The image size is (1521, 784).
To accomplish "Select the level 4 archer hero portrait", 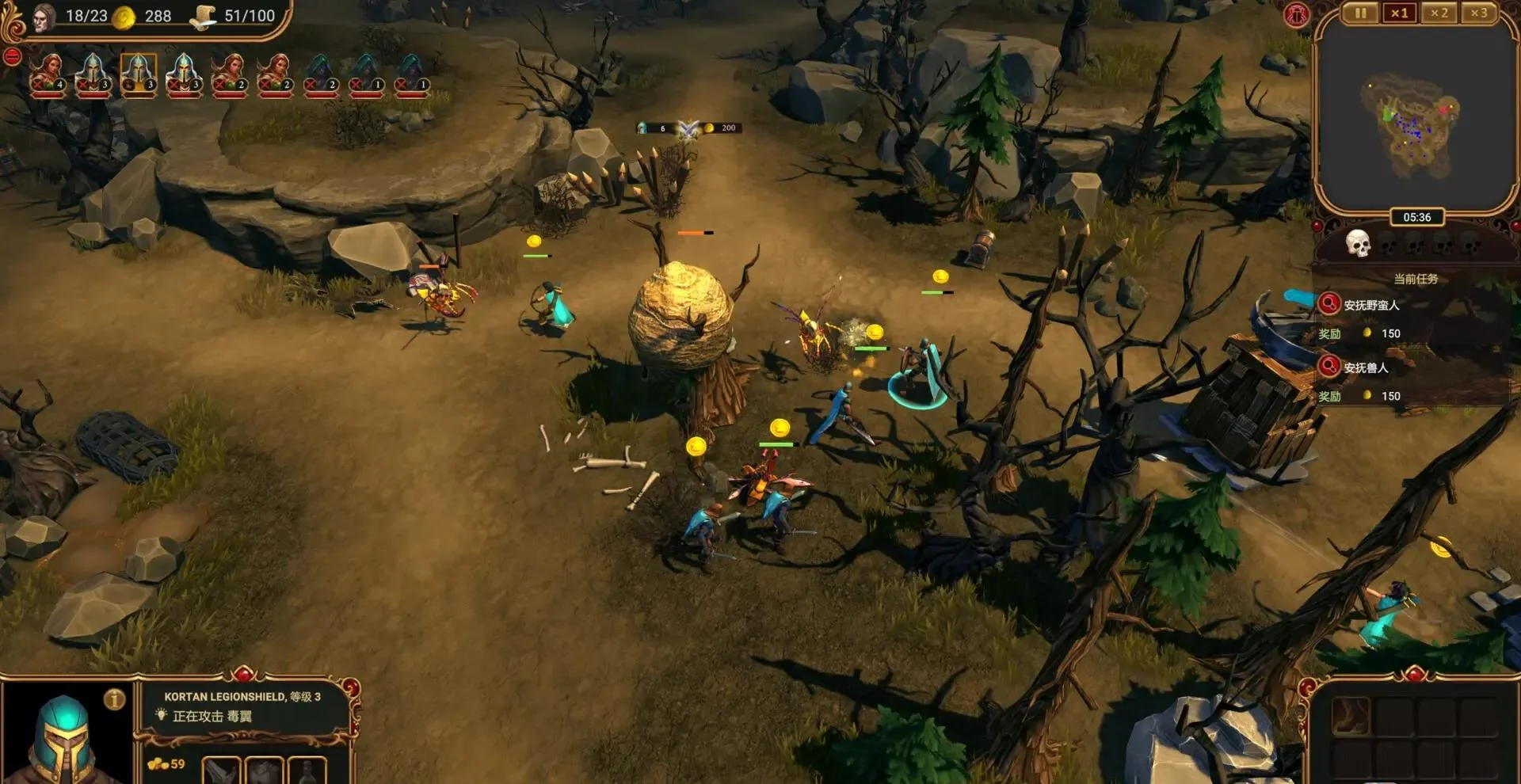I will point(48,74).
